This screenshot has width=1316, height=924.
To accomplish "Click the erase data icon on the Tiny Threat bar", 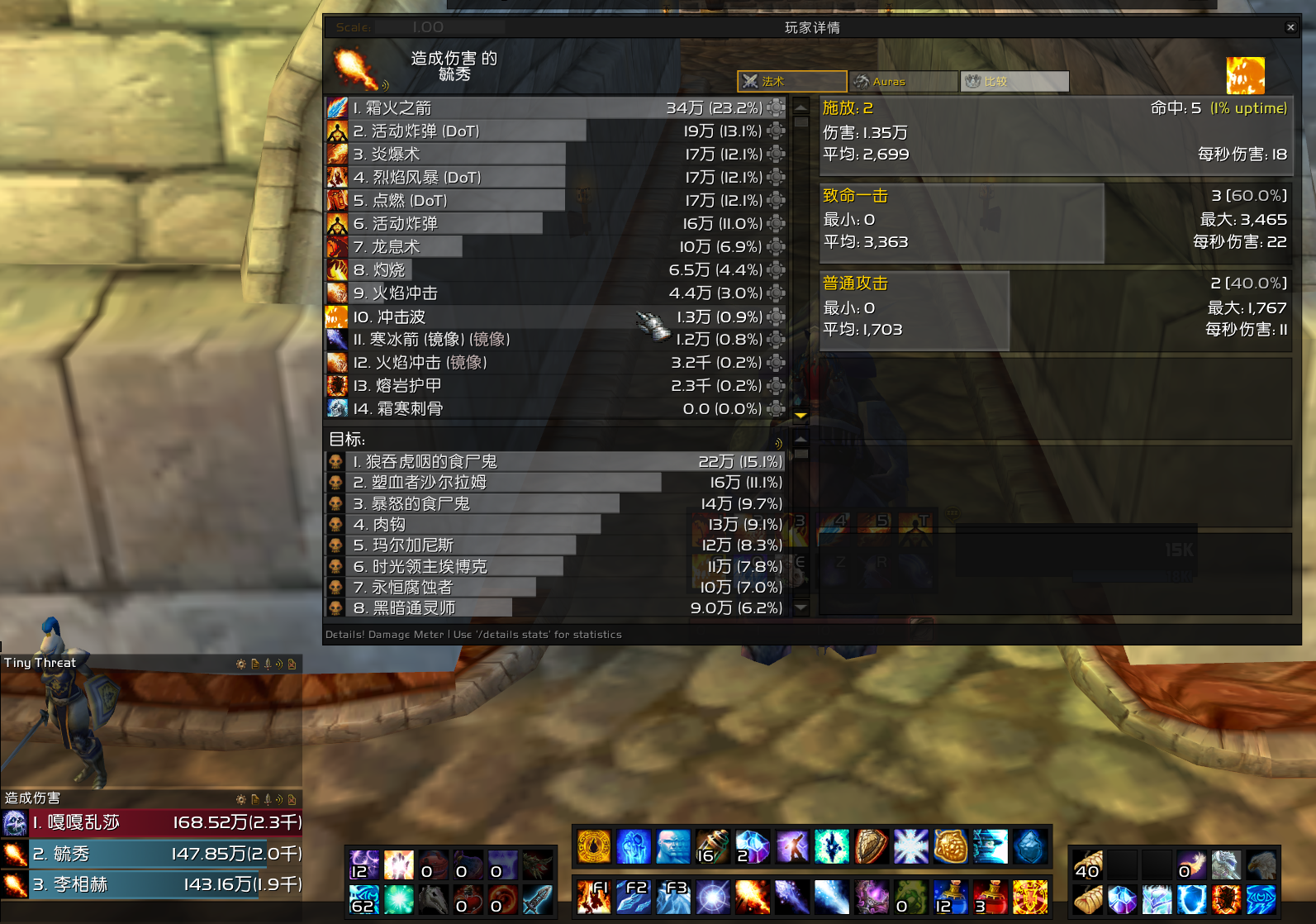I will tap(292, 664).
